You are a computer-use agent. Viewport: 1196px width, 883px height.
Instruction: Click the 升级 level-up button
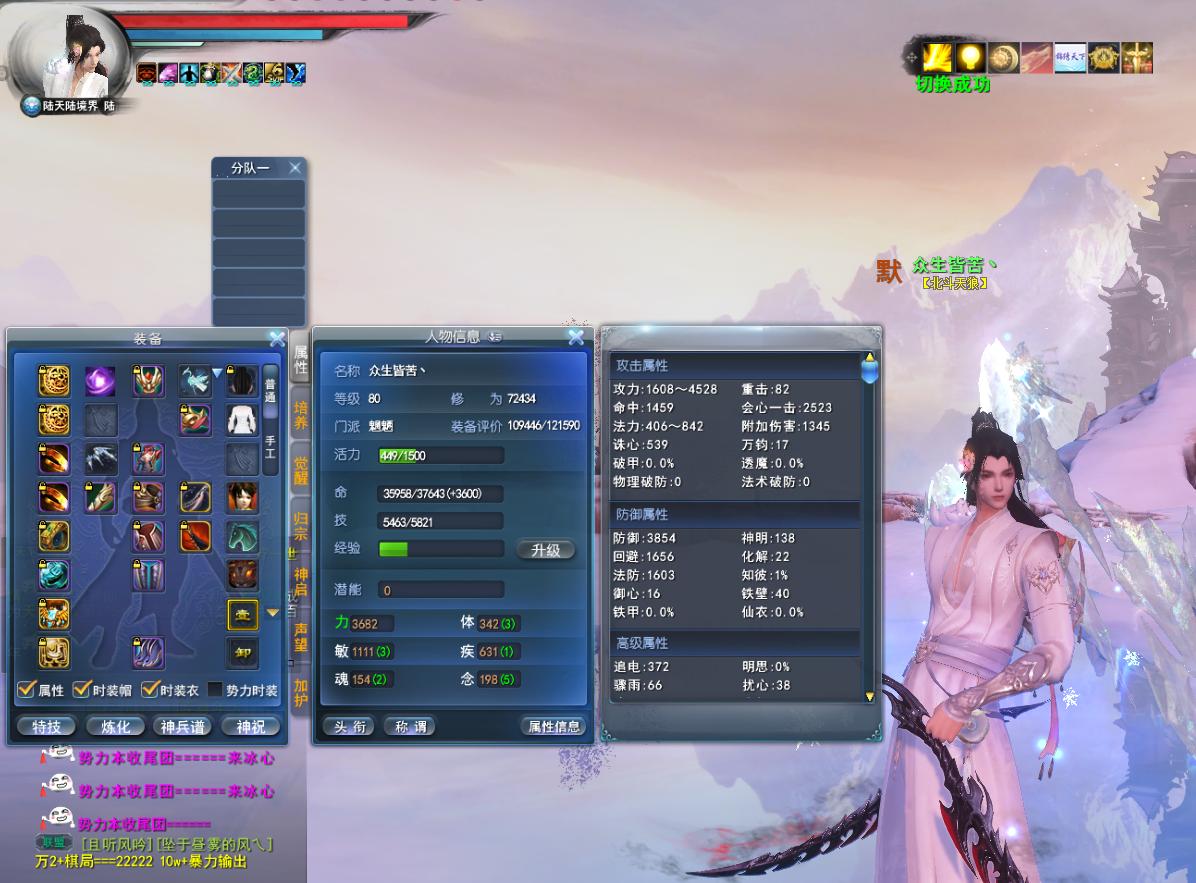point(545,550)
